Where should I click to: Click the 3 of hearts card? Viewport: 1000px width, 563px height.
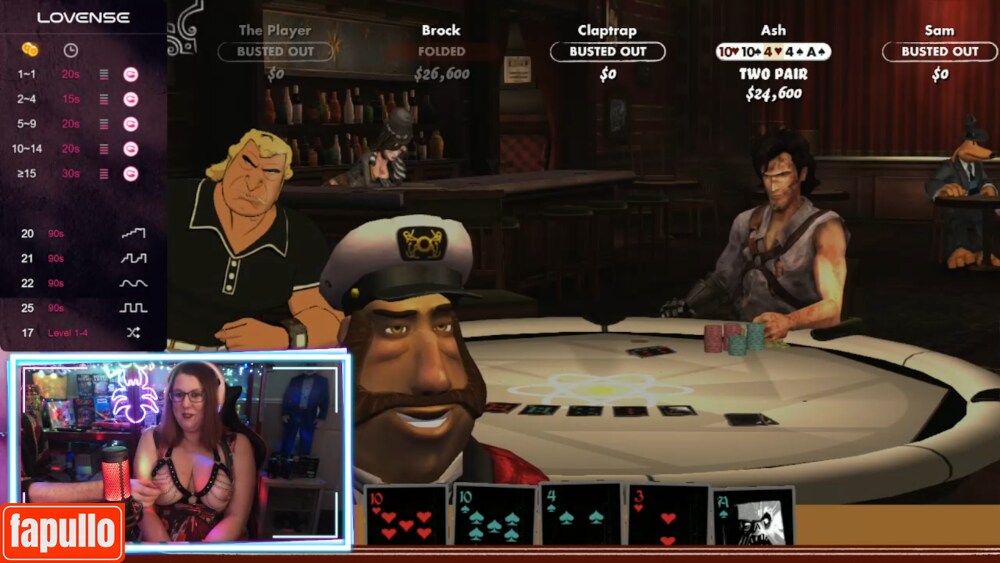pos(667,515)
